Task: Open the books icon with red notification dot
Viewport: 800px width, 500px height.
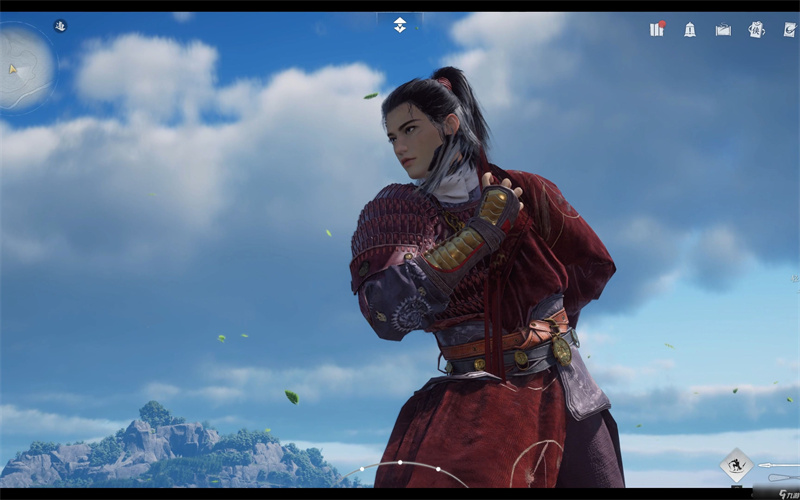Action: click(x=657, y=29)
